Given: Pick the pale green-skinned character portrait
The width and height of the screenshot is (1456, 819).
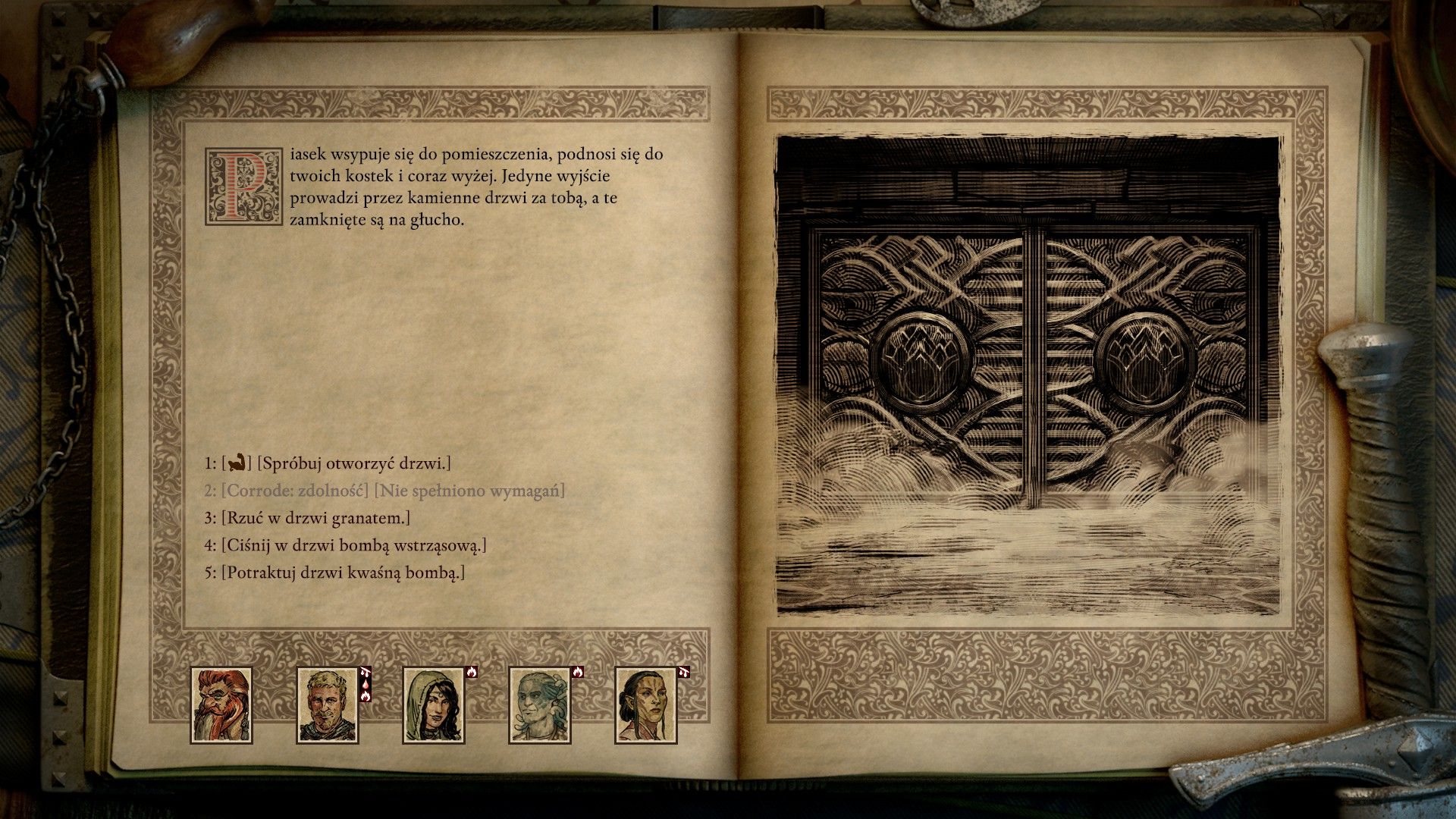Looking at the screenshot, I should pos(539,704).
